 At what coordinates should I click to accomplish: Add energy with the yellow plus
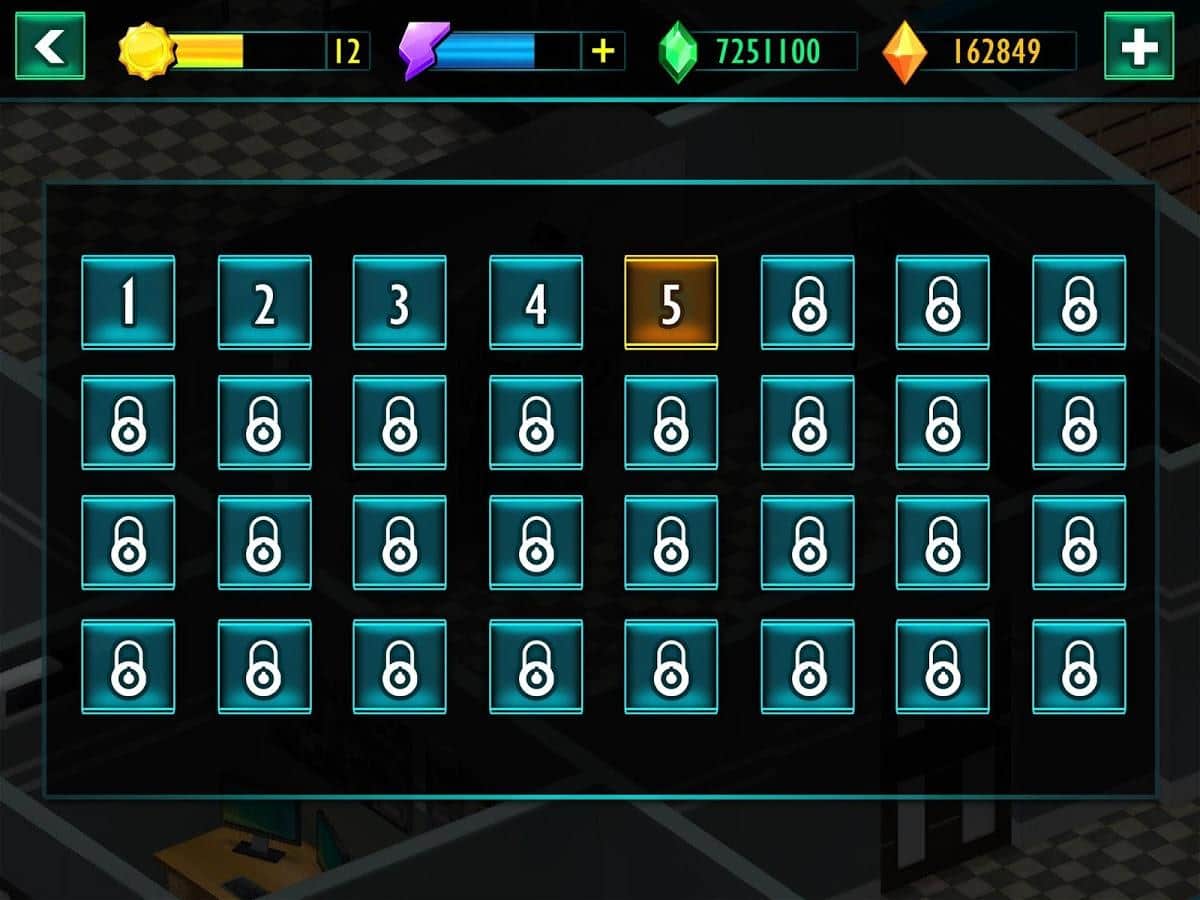(603, 51)
